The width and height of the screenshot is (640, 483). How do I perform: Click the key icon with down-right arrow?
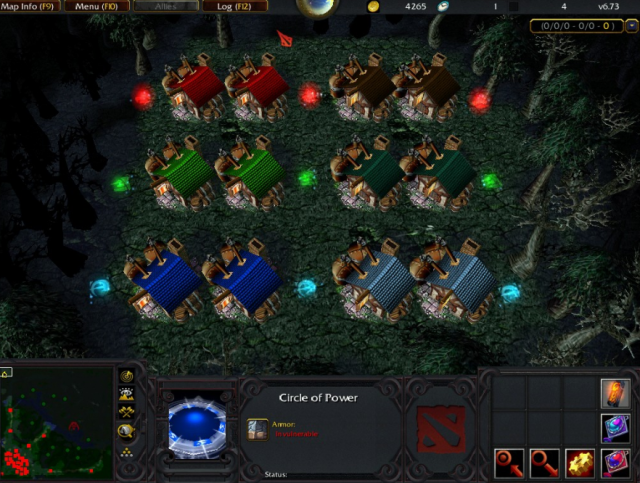pos(545,463)
